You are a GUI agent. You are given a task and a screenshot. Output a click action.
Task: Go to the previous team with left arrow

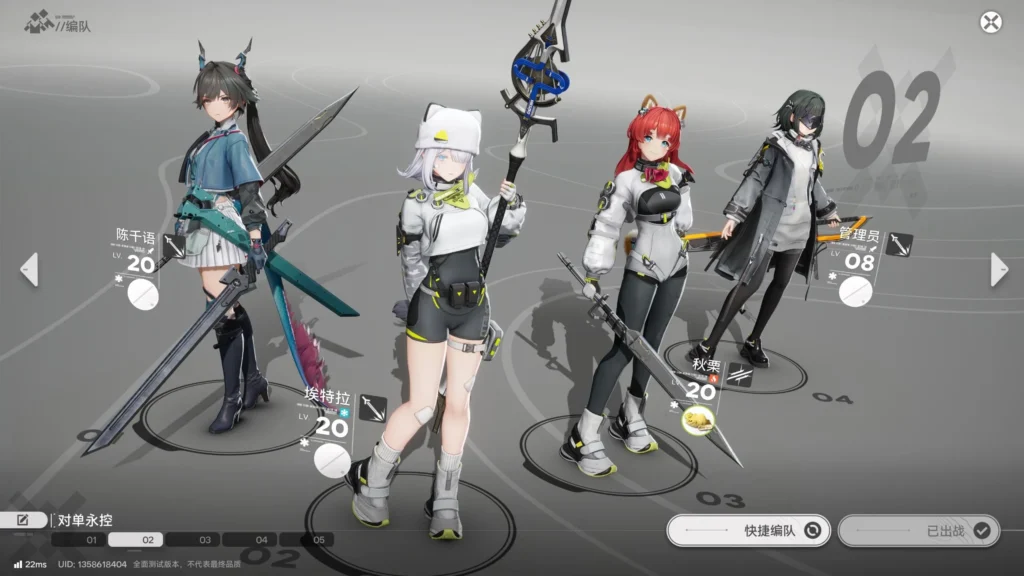[29, 269]
